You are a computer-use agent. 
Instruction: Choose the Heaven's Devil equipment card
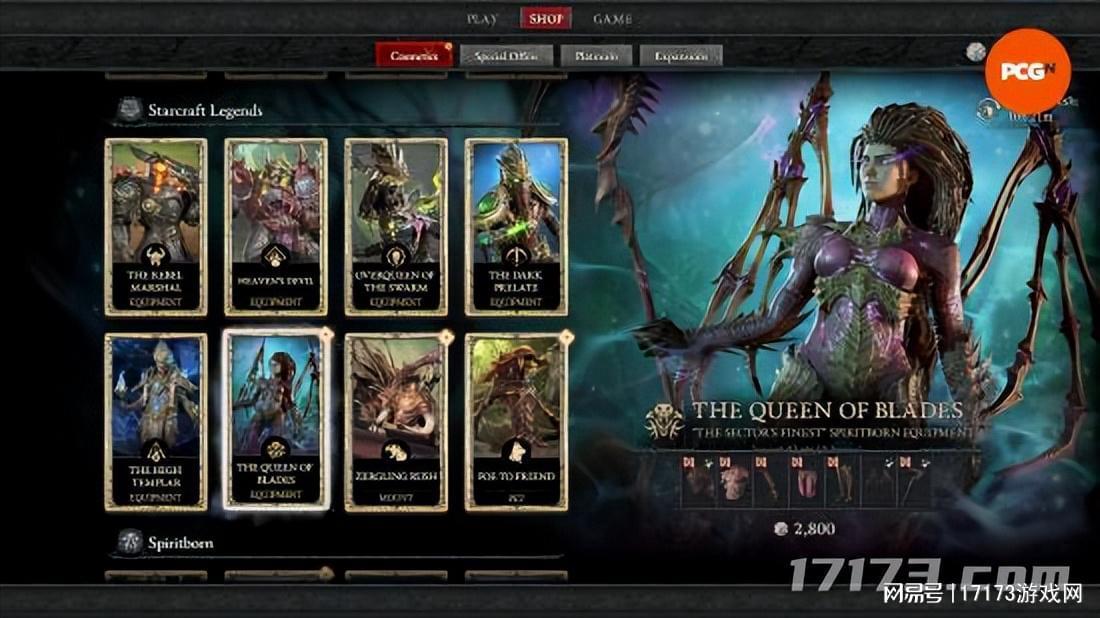pyautogui.click(x=276, y=227)
